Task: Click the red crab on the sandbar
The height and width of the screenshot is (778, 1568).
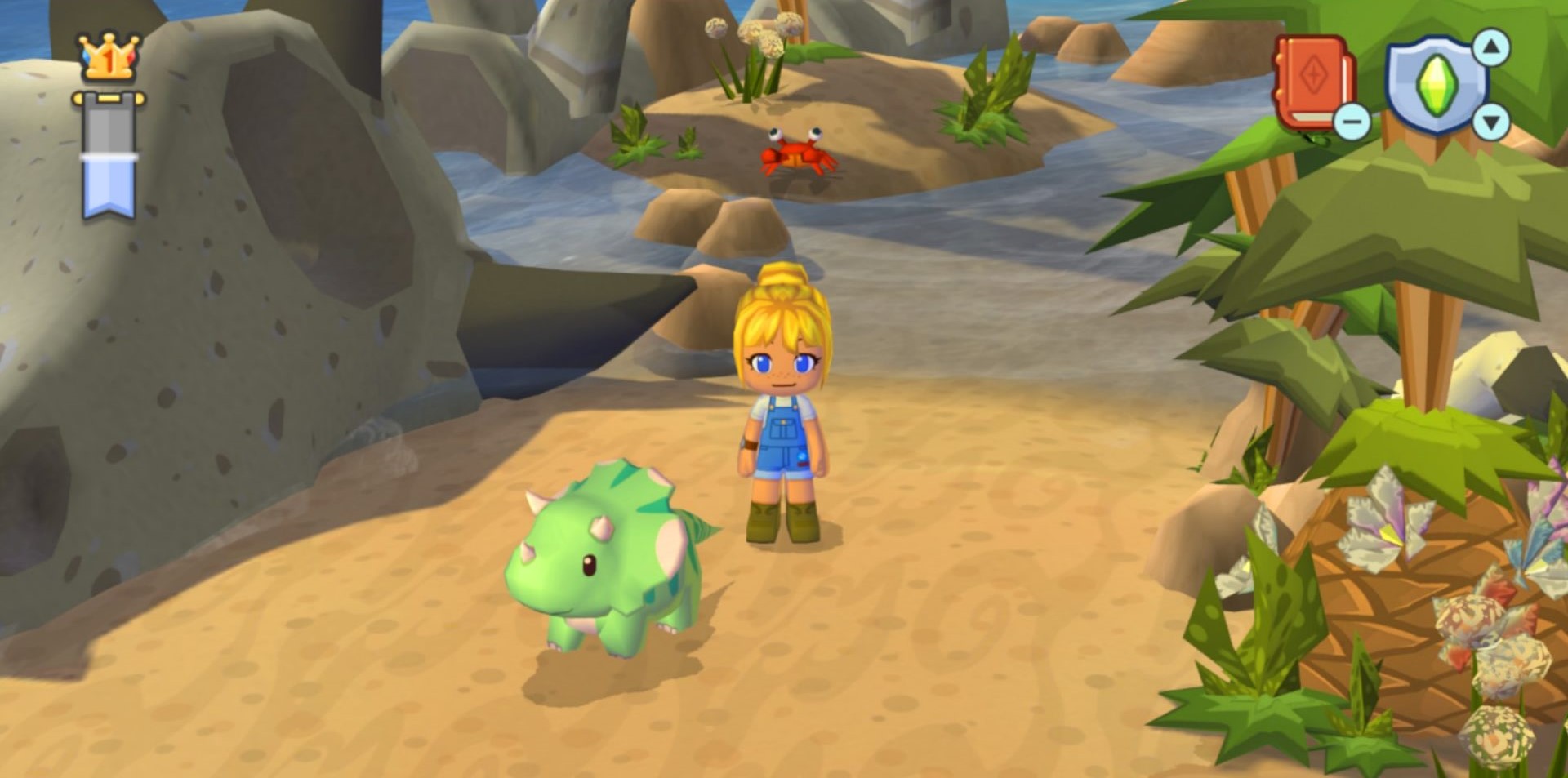Action: (795, 153)
